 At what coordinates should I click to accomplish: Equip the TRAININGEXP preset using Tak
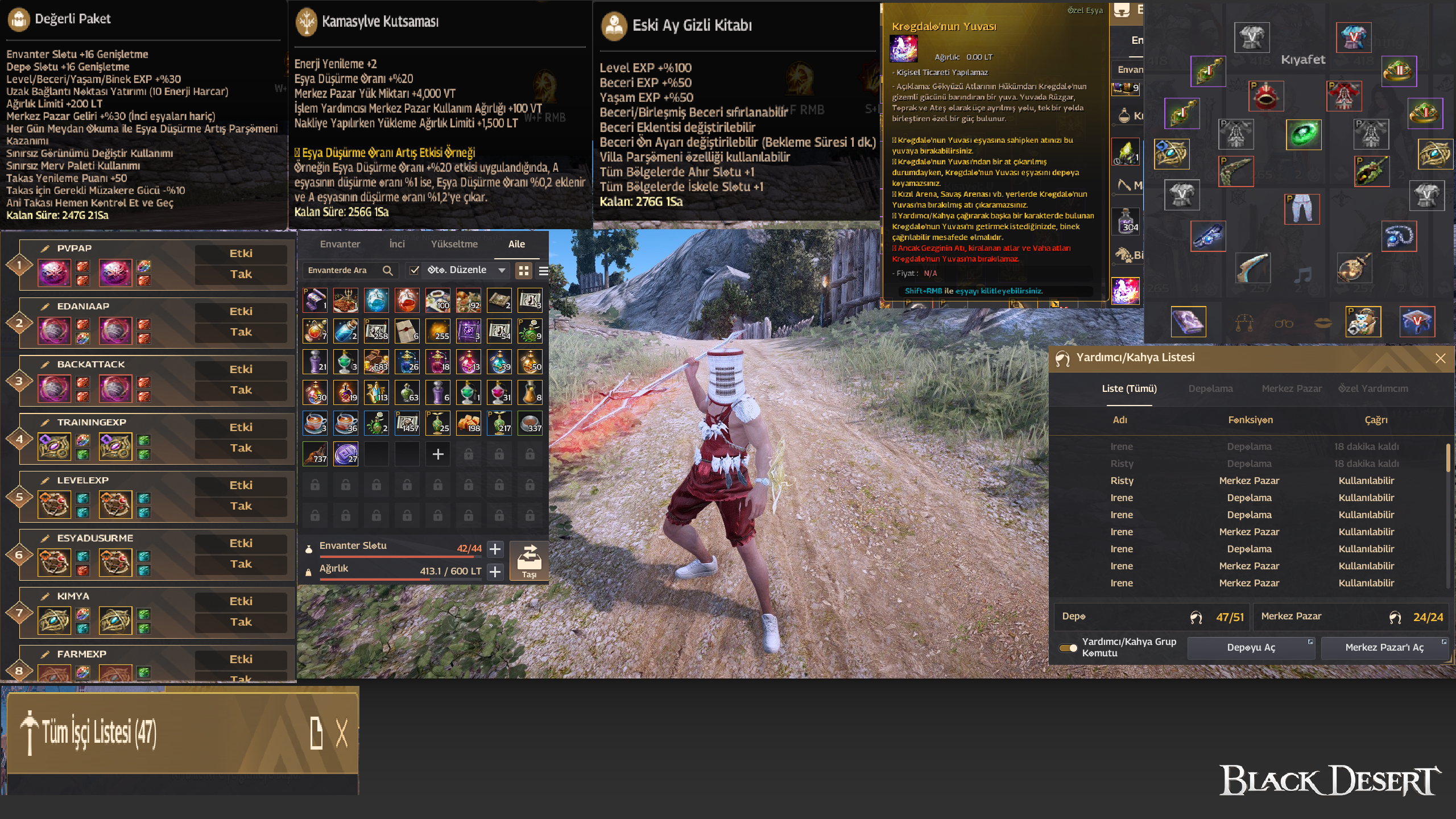[241, 448]
